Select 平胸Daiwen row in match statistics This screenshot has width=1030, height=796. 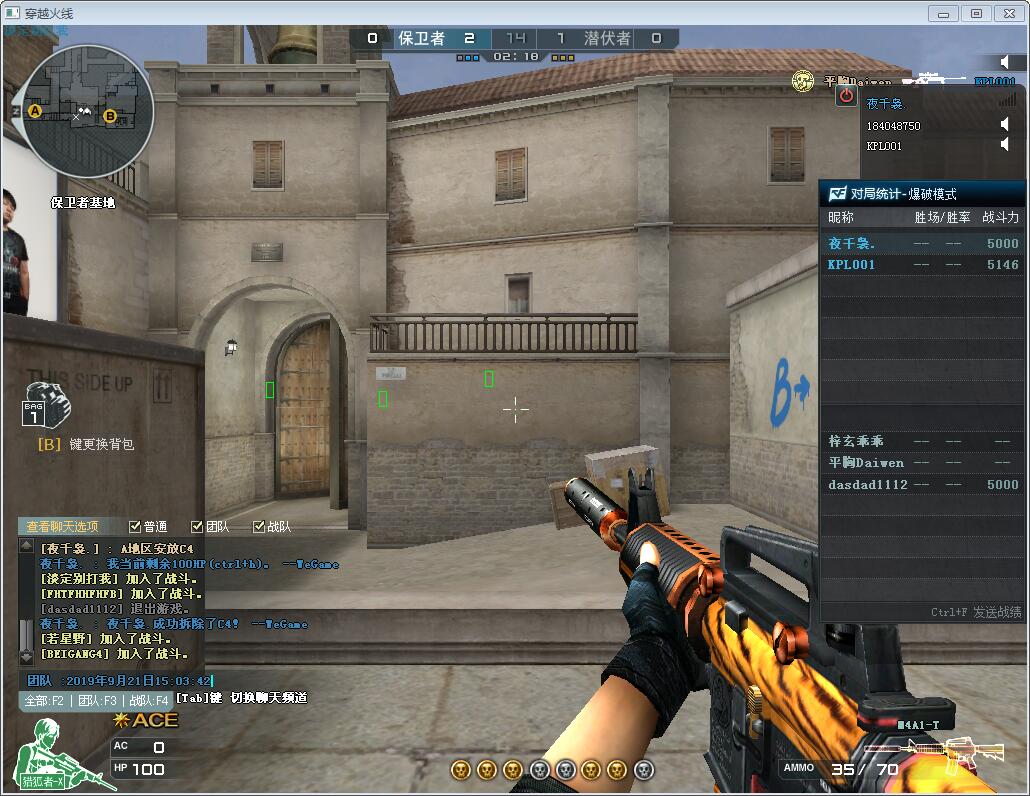[x=921, y=463]
